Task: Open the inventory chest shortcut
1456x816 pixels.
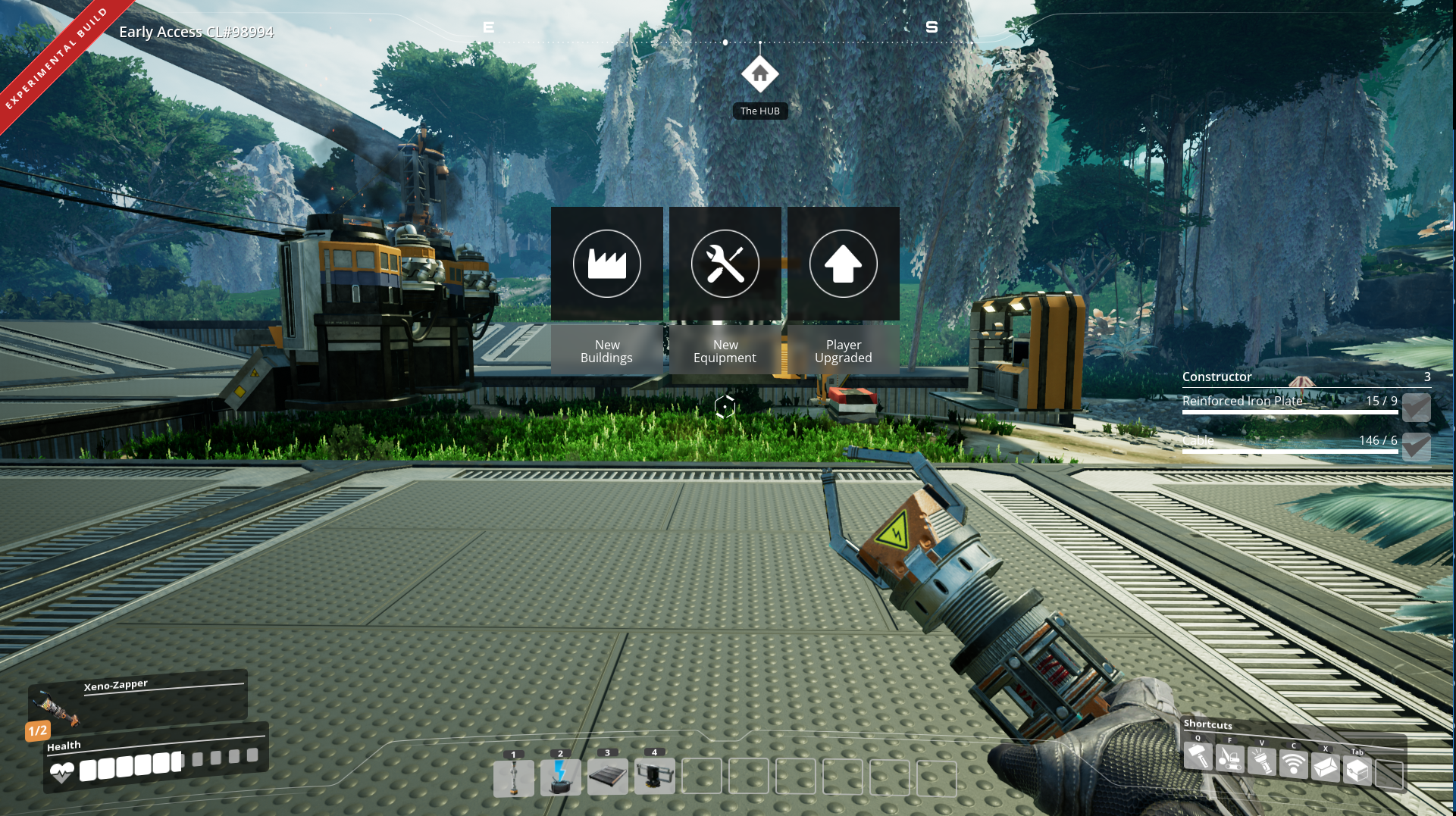Action: 1357,771
